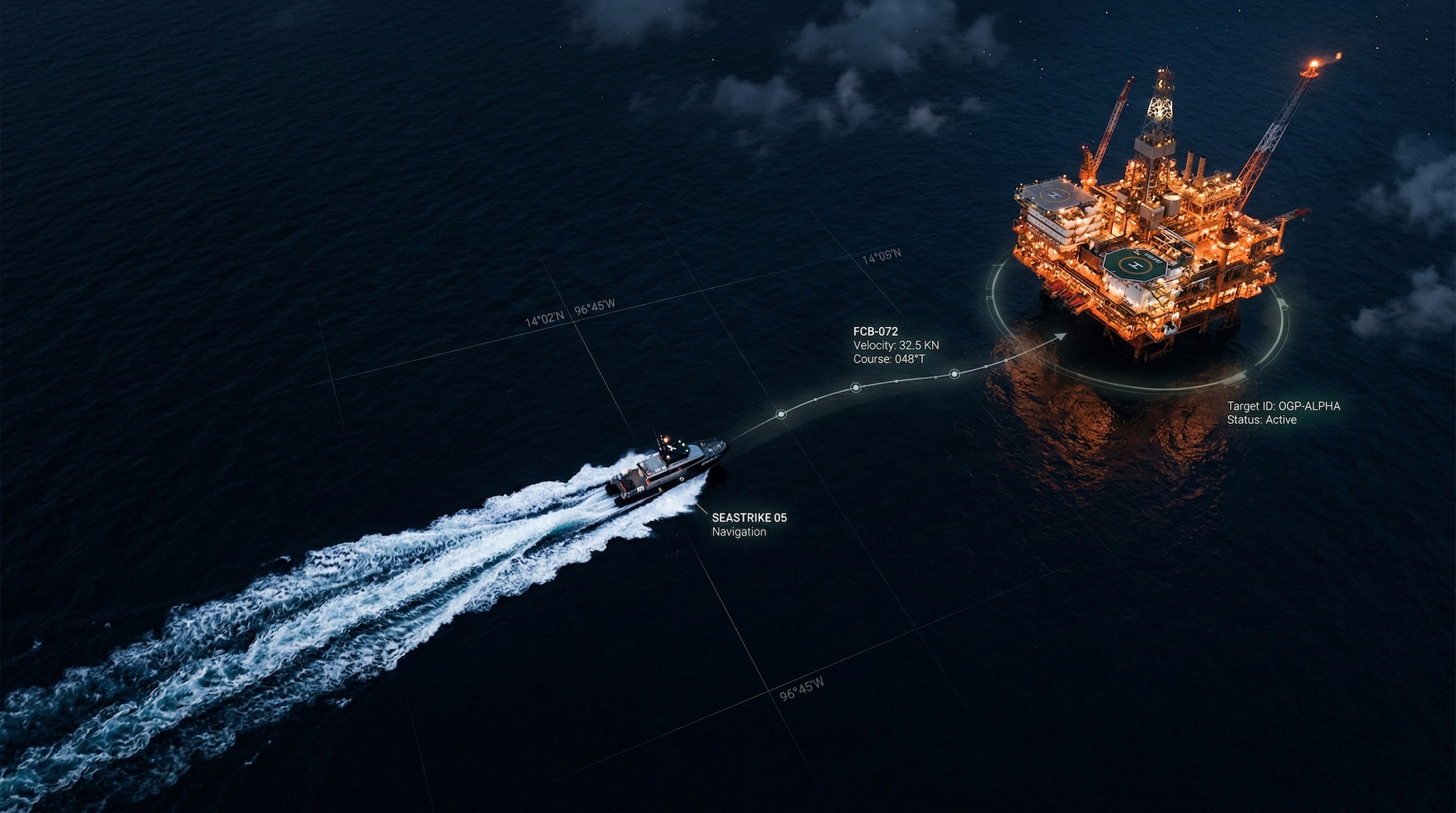The image size is (1456, 813).
Task: Select the route waypoint closest to the platform
Action: tap(954, 374)
